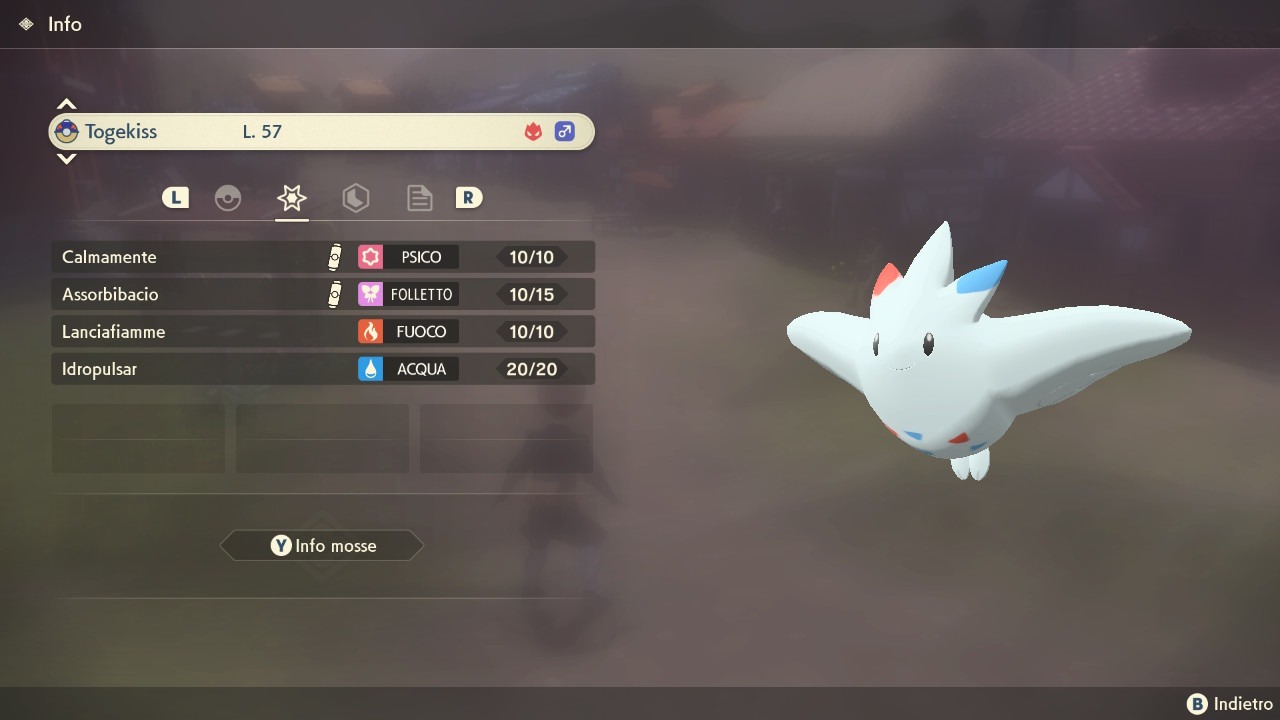The width and height of the screenshot is (1280, 720).
Task: Choose the Lanciafiamme move
Action: (x=322, y=331)
